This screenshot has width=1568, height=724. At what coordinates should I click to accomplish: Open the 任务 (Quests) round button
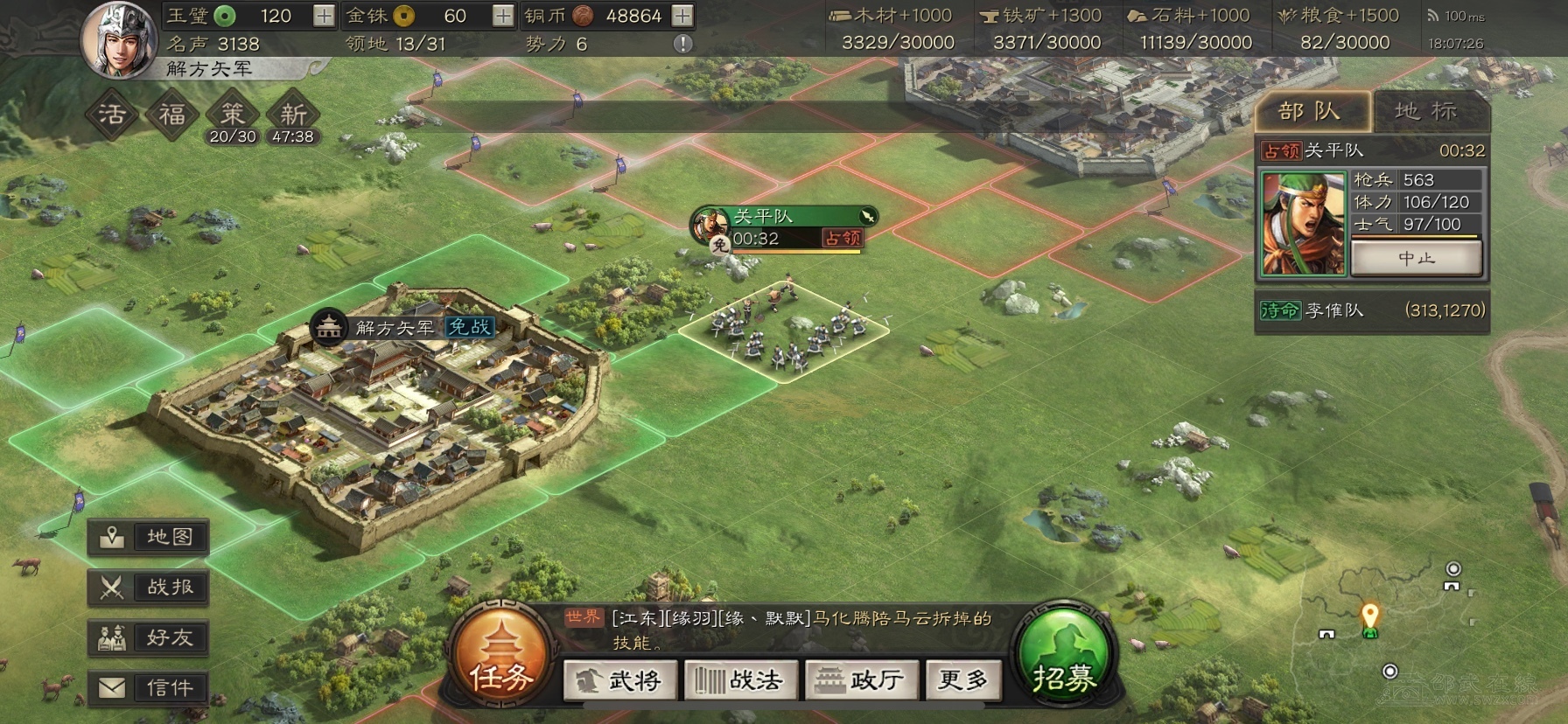[x=501, y=658]
